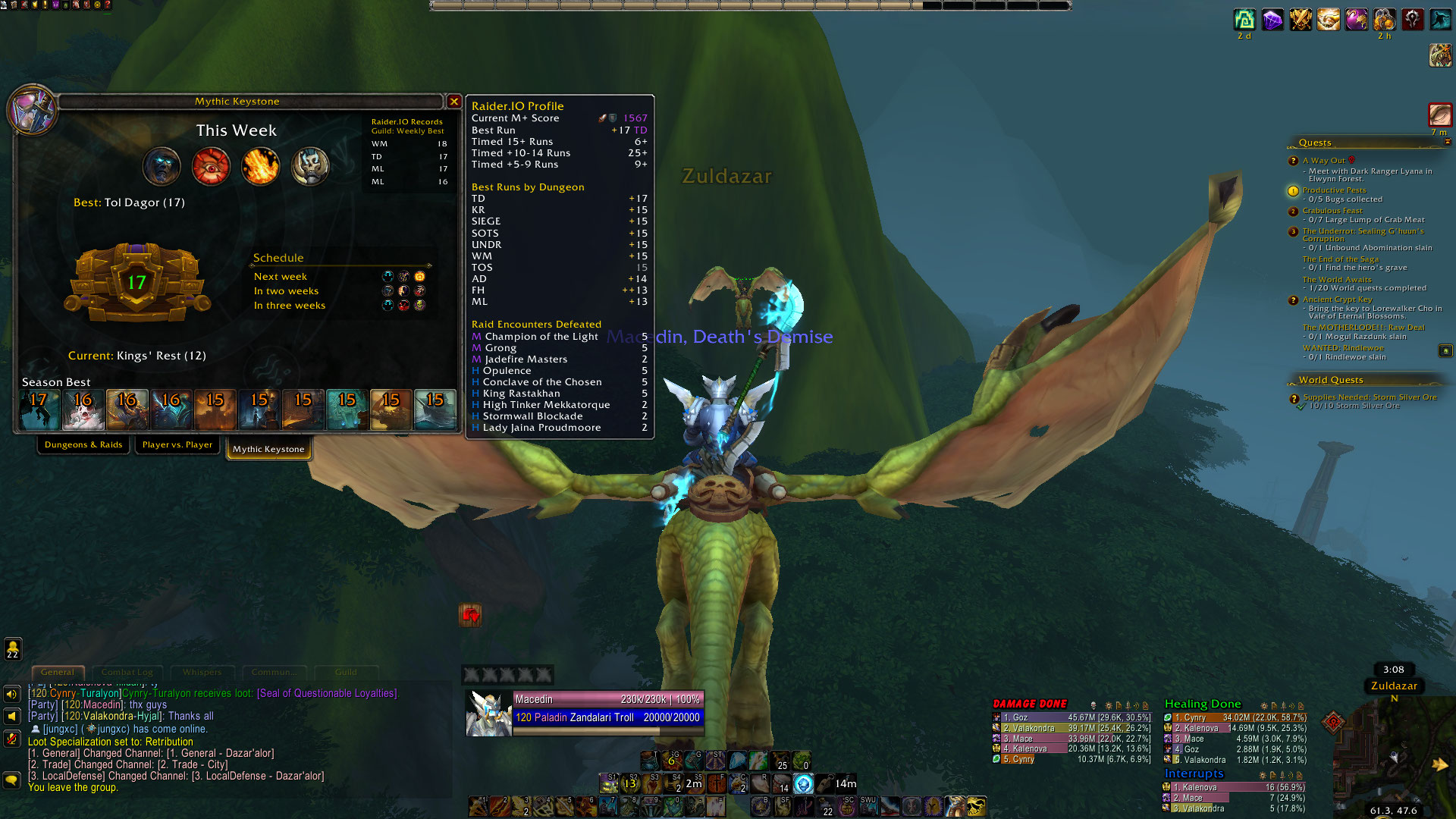Select the Mythic Keystone tab
Viewport: 1456px width, 819px height.
[x=268, y=449]
